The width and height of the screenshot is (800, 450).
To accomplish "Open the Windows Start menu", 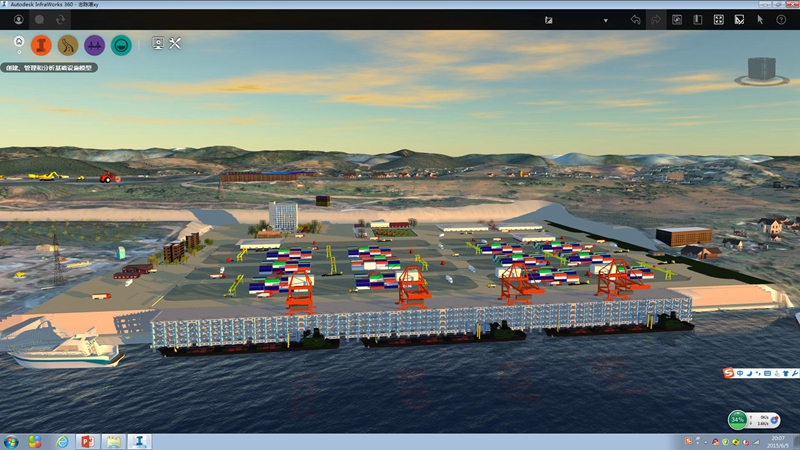I will (11, 441).
